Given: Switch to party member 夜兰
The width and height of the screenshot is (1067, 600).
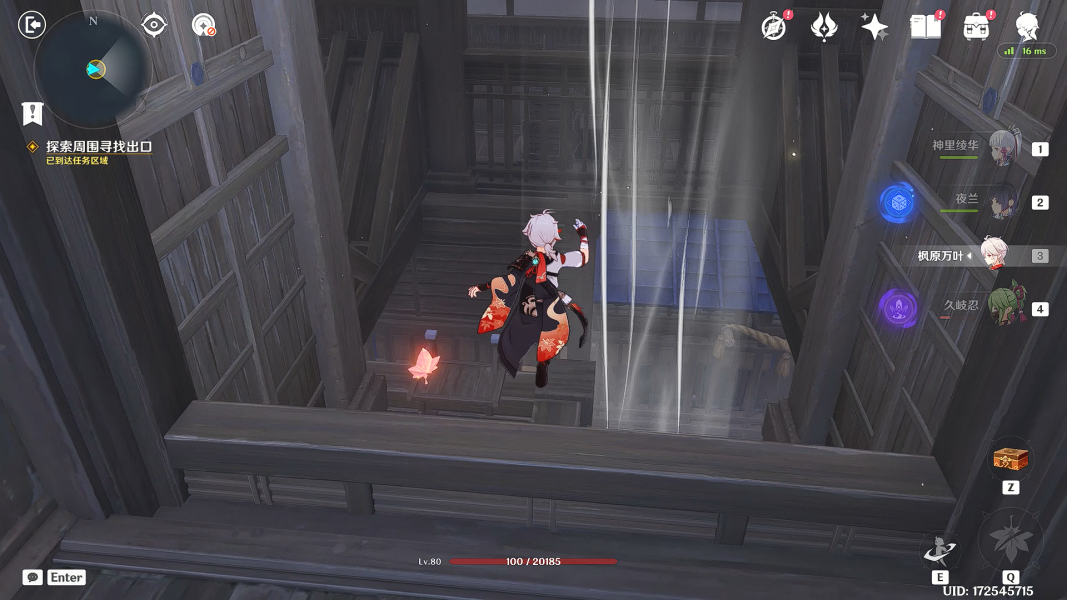Looking at the screenshot, I should (1002, 202).
